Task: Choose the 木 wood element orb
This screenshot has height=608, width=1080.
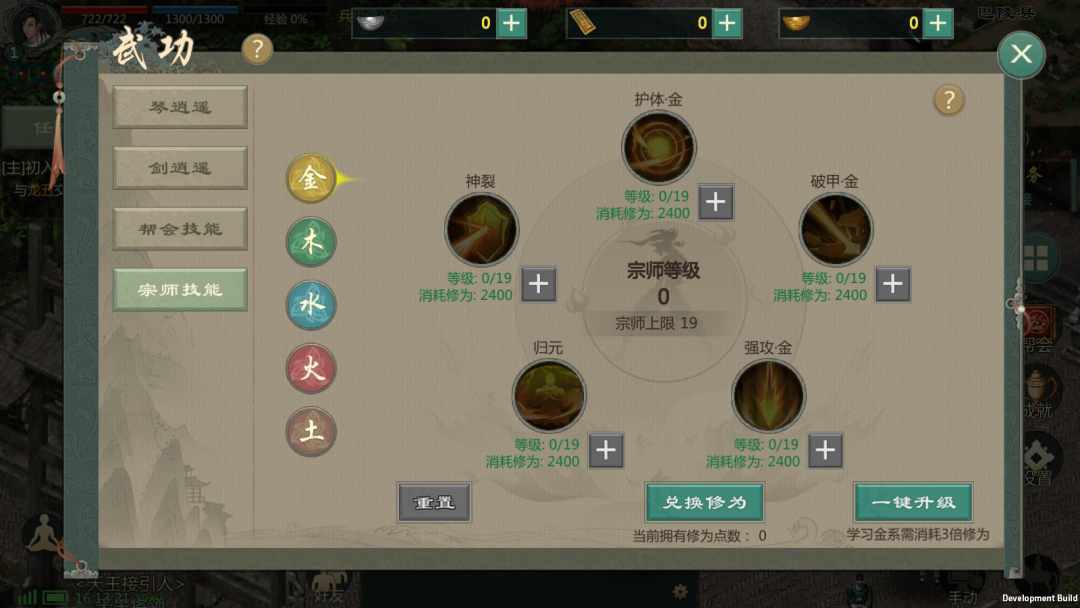Action: point(311,243)
